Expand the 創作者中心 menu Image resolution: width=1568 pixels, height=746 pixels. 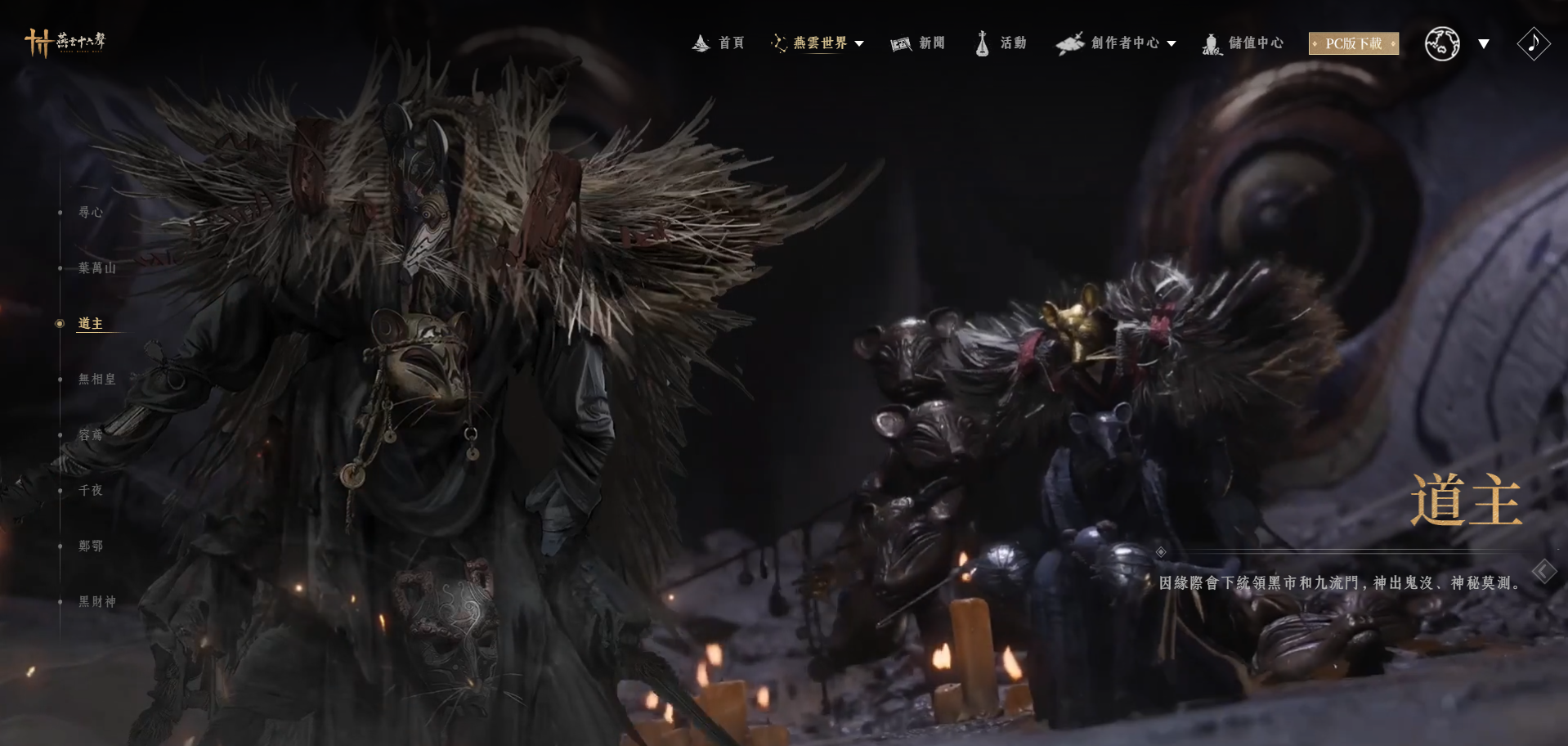click(x=1117, y=43)
